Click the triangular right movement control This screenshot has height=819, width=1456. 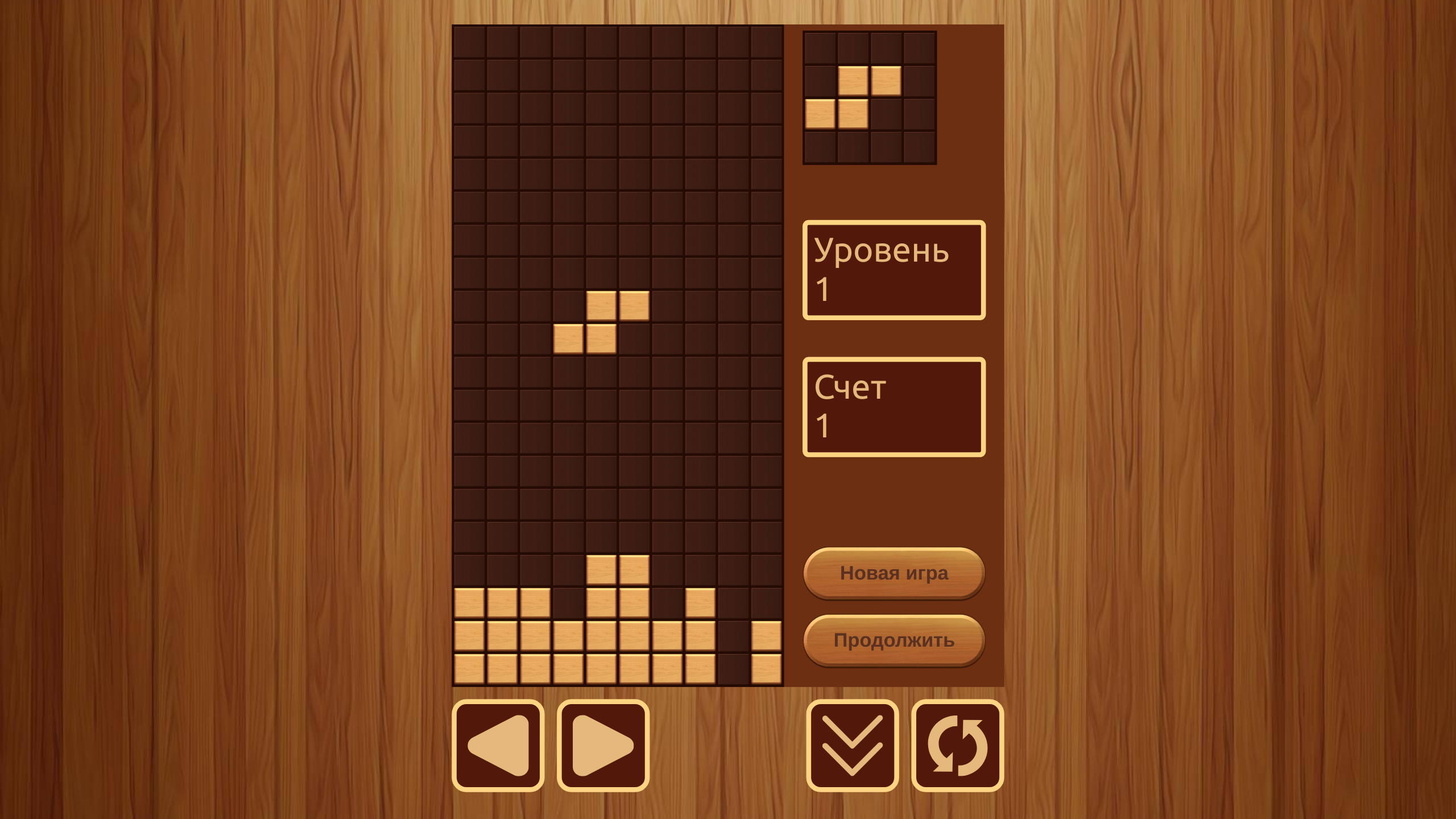click(603, 745)
